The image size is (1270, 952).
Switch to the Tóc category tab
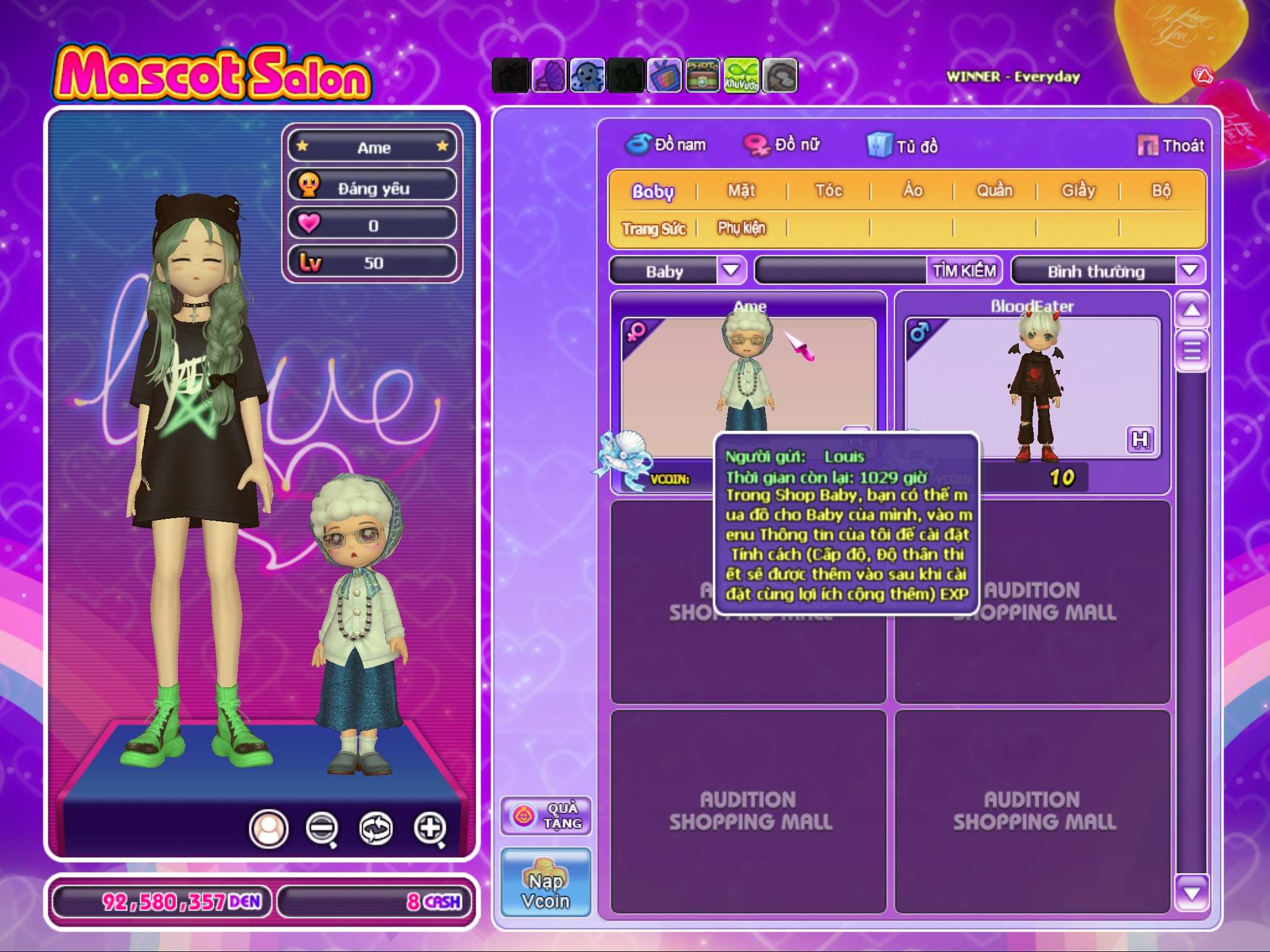(x=828, y=191)
